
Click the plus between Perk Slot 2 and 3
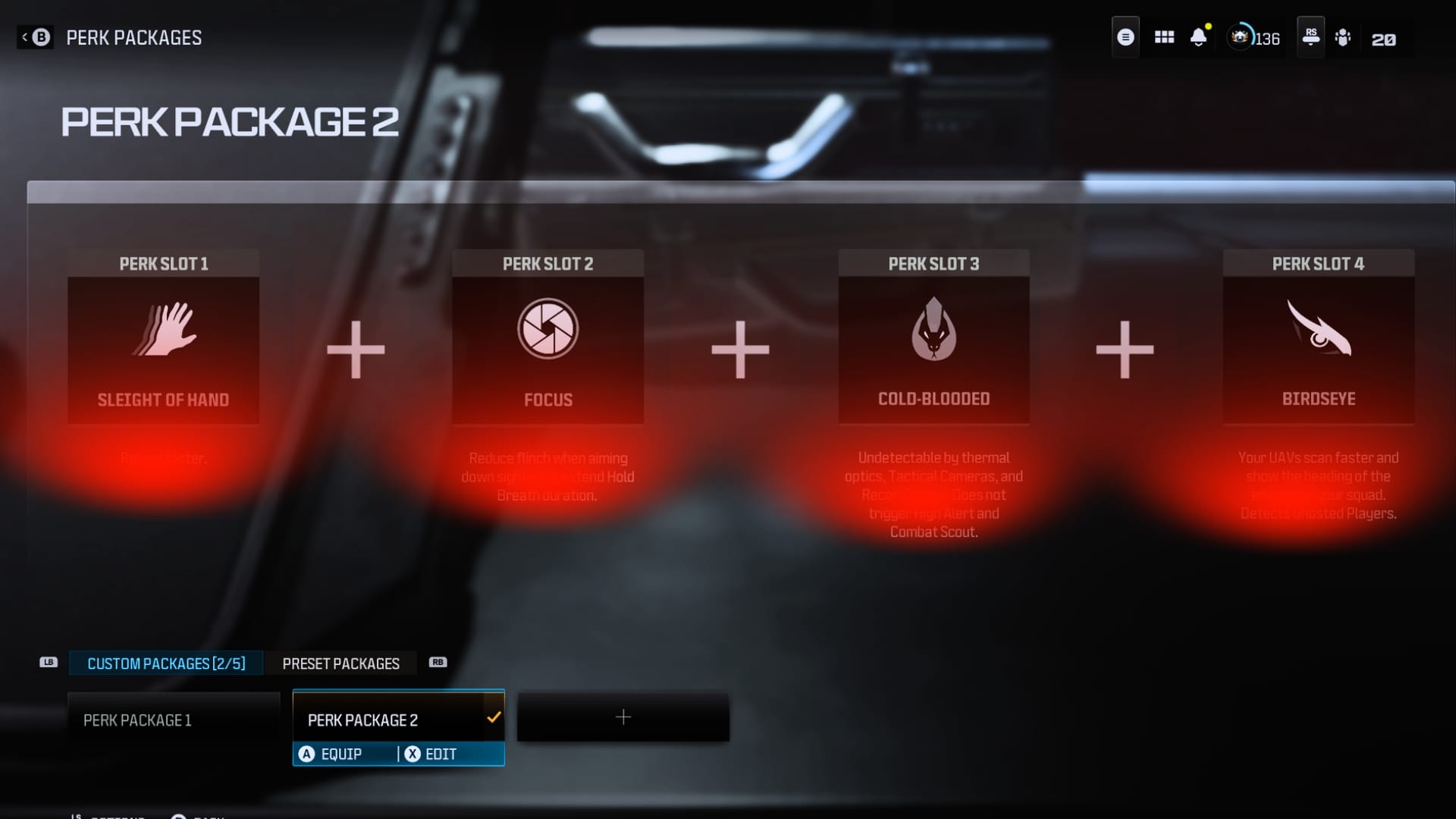point(740,349)
